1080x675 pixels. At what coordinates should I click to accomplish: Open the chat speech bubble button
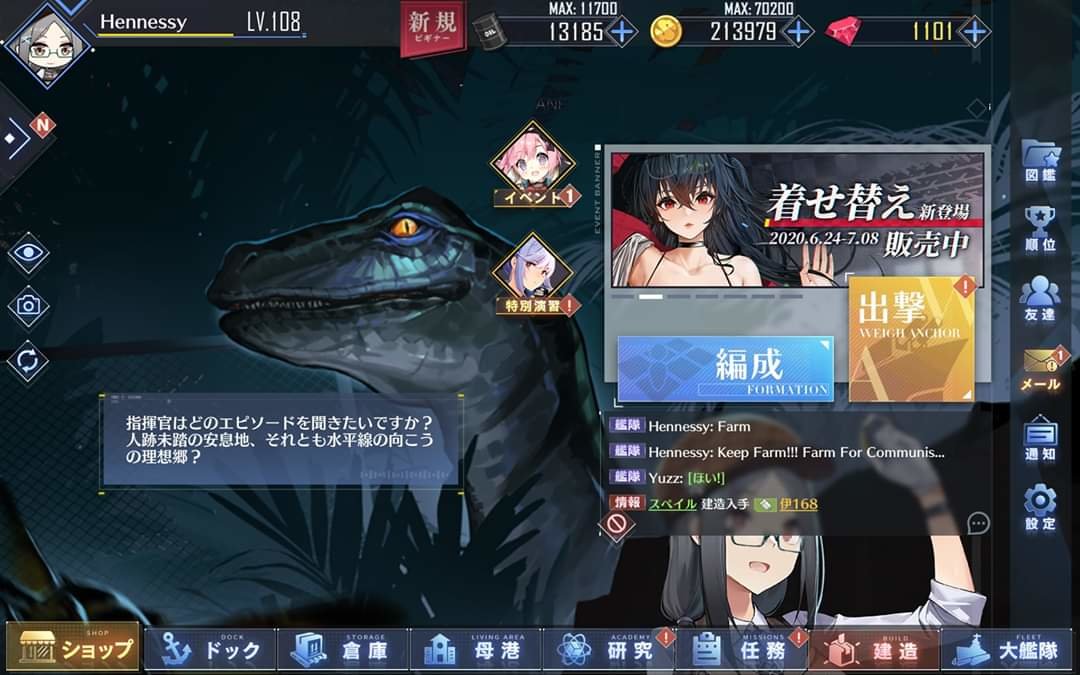[x=978, y=523]
